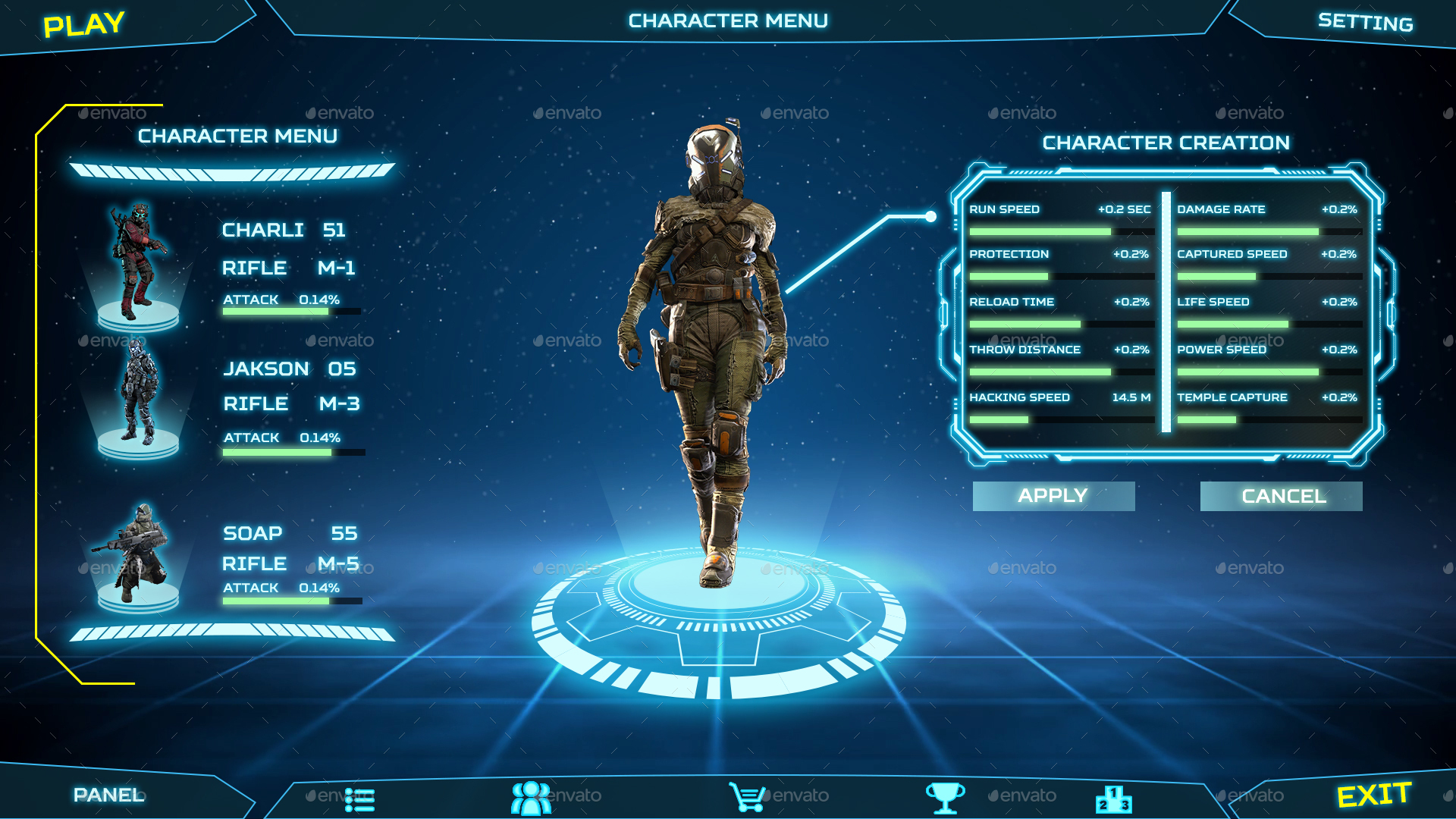
Task: Click the CHARACTER MENU heading
Action: click(237, 136)
